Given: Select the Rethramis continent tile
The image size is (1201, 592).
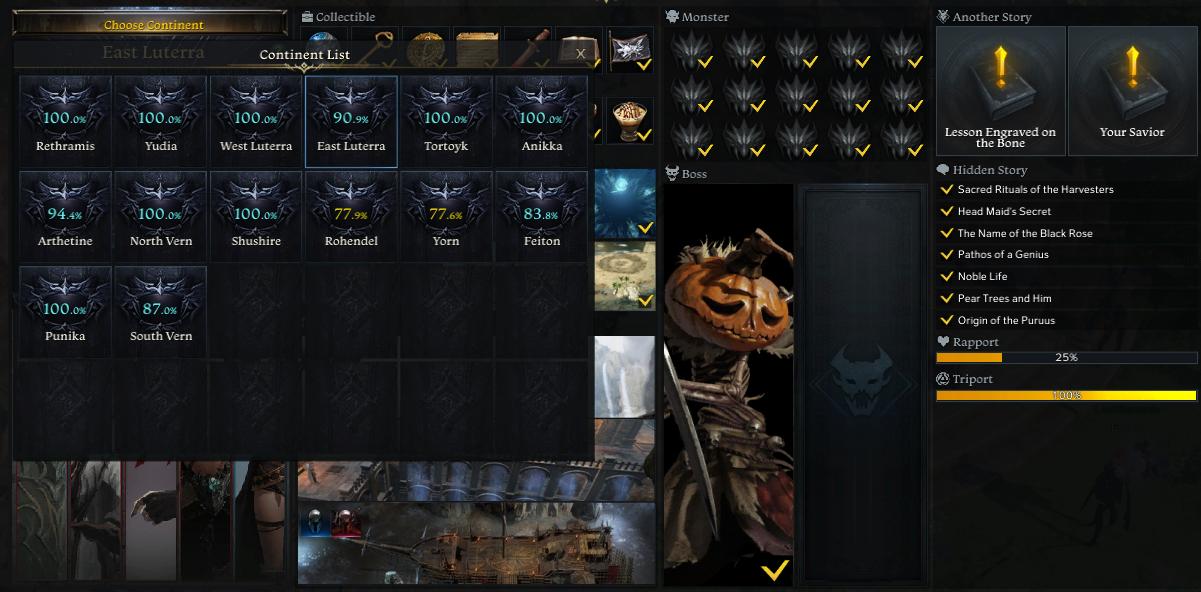Looking at the screenshot, I should (65, 121).
